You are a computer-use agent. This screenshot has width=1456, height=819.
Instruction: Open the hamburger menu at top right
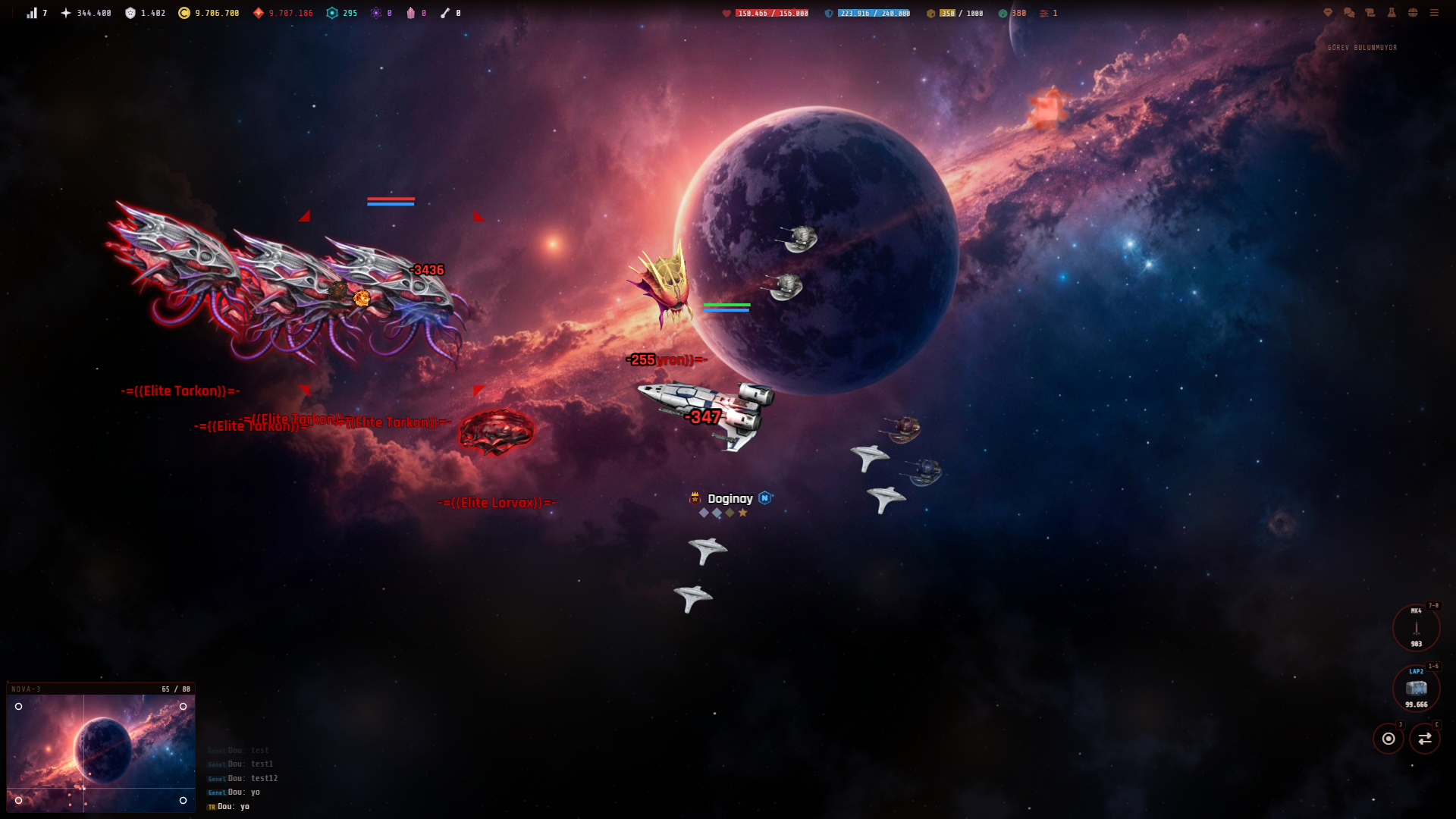(x=1435, y=13)
